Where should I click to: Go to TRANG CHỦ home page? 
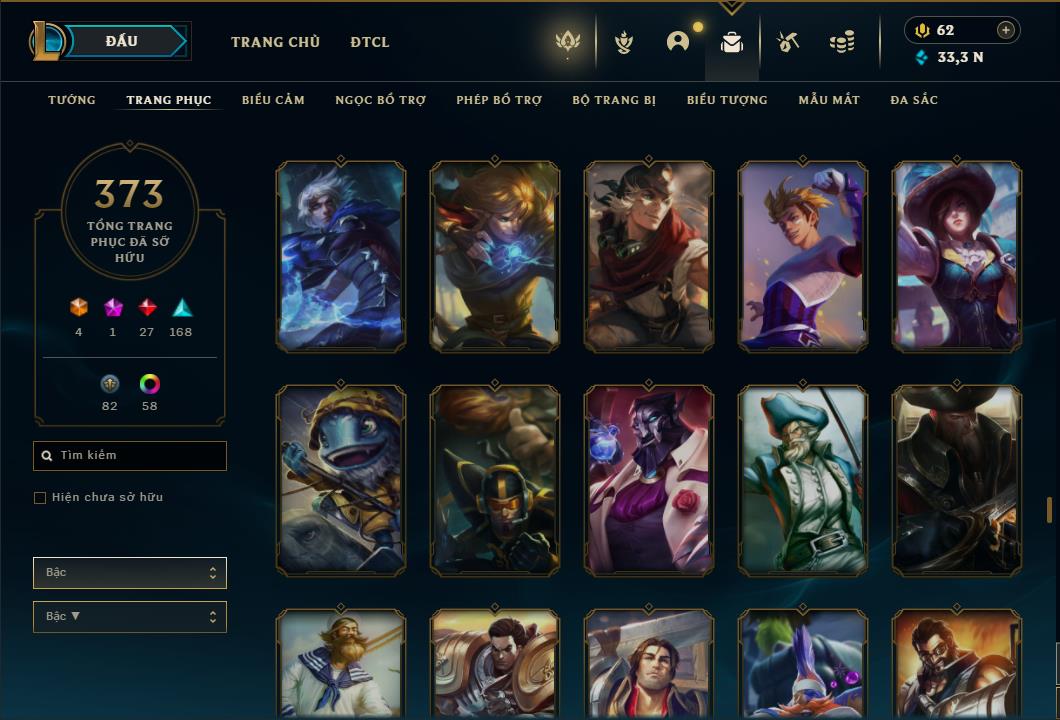tap(275, 42)
